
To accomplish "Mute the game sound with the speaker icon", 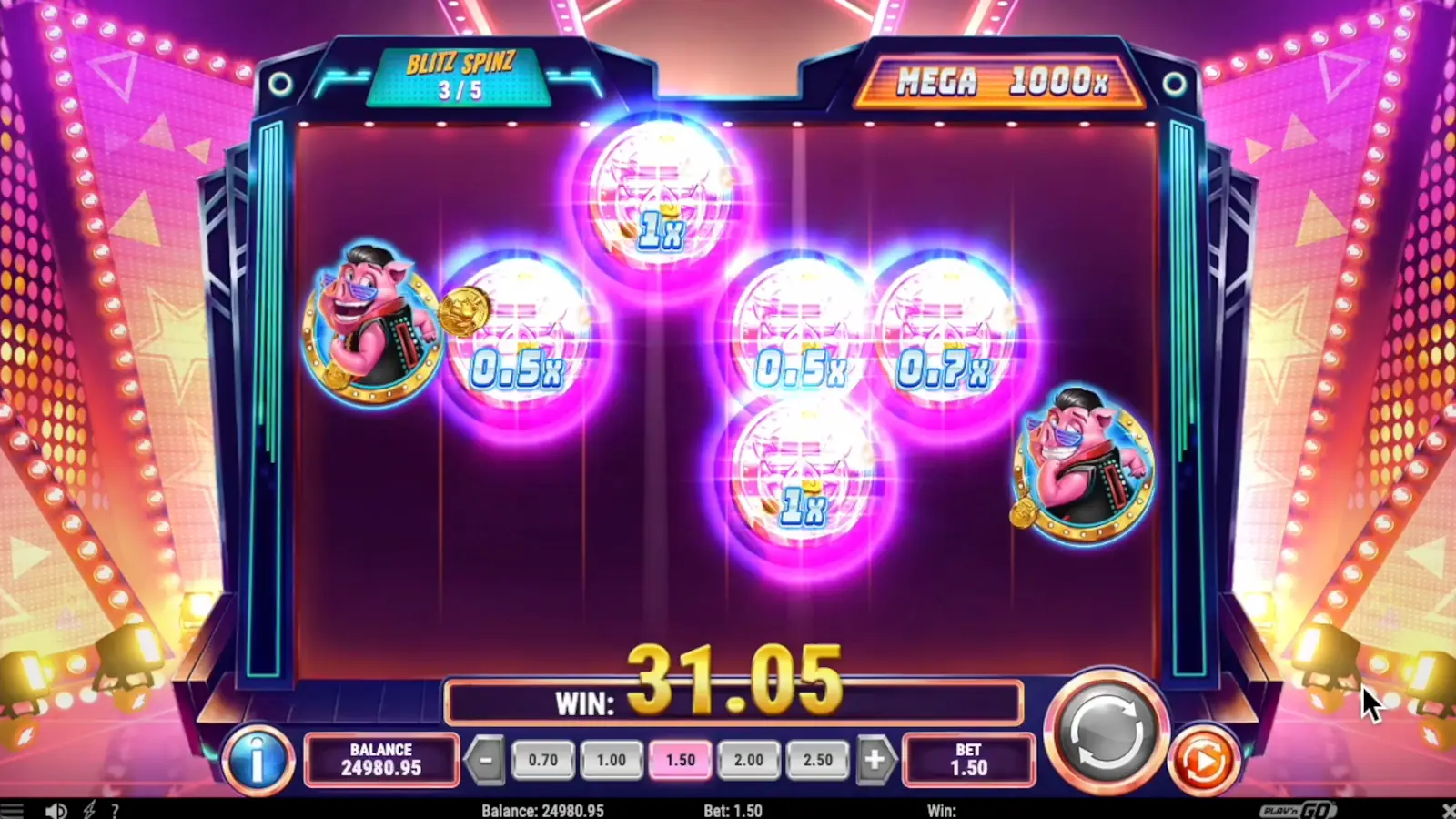I will [x=56, y=809].
